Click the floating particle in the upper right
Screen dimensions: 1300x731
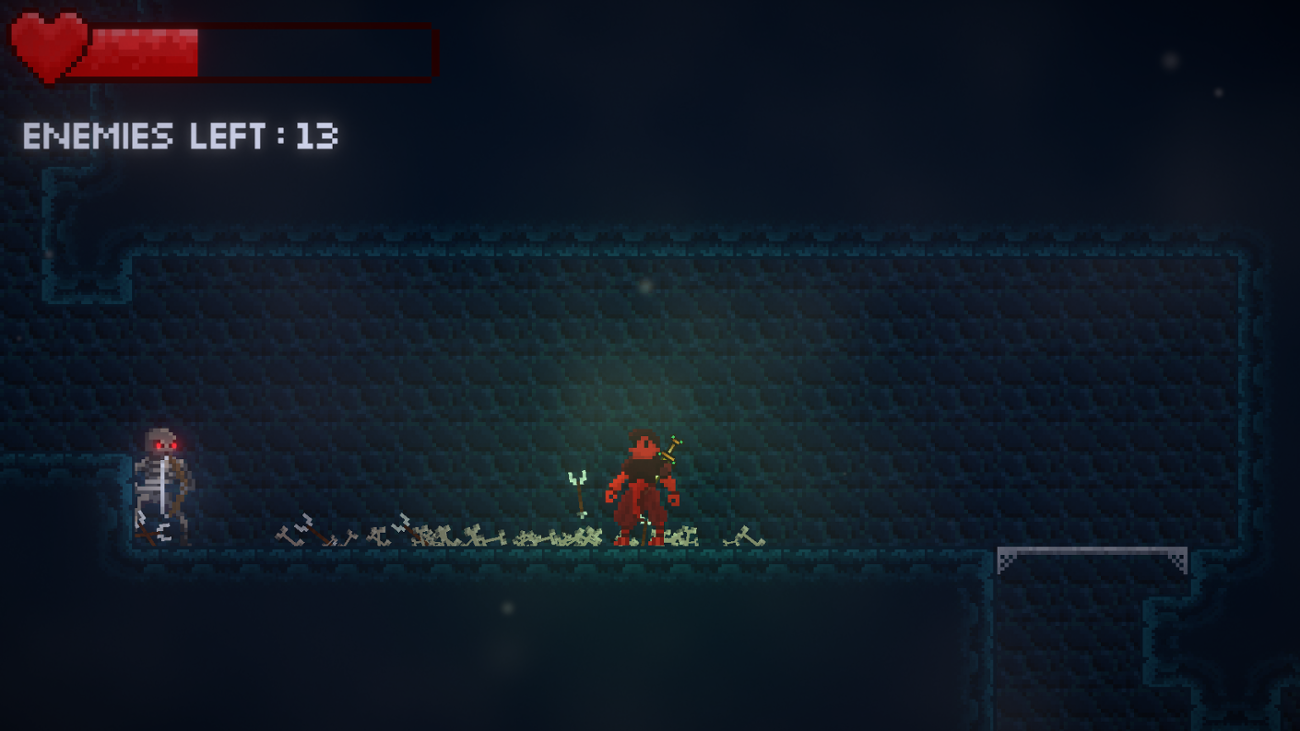tap(1170, 60)
